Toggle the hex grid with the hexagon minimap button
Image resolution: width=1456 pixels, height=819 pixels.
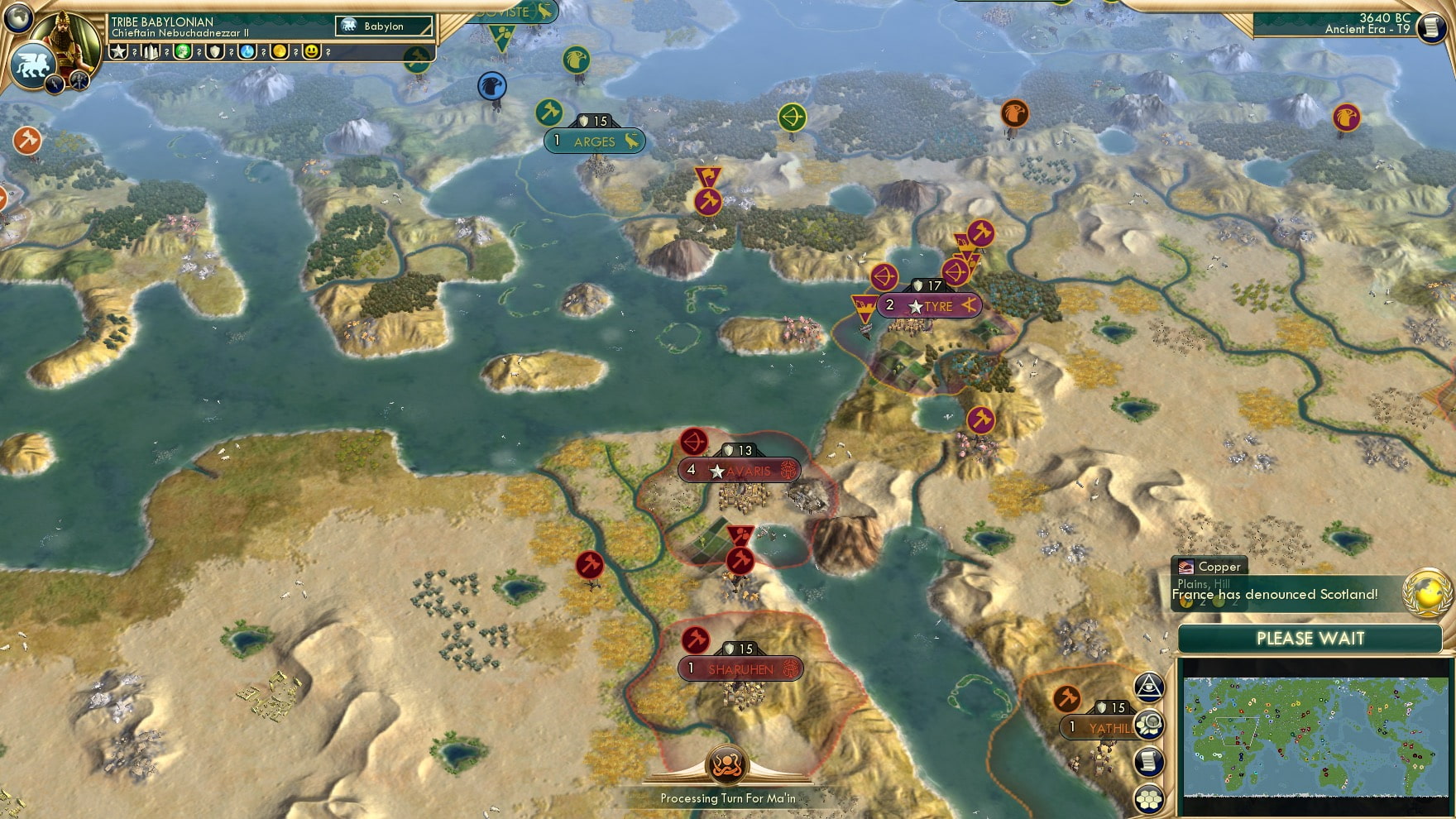(x=1148, y=798)
